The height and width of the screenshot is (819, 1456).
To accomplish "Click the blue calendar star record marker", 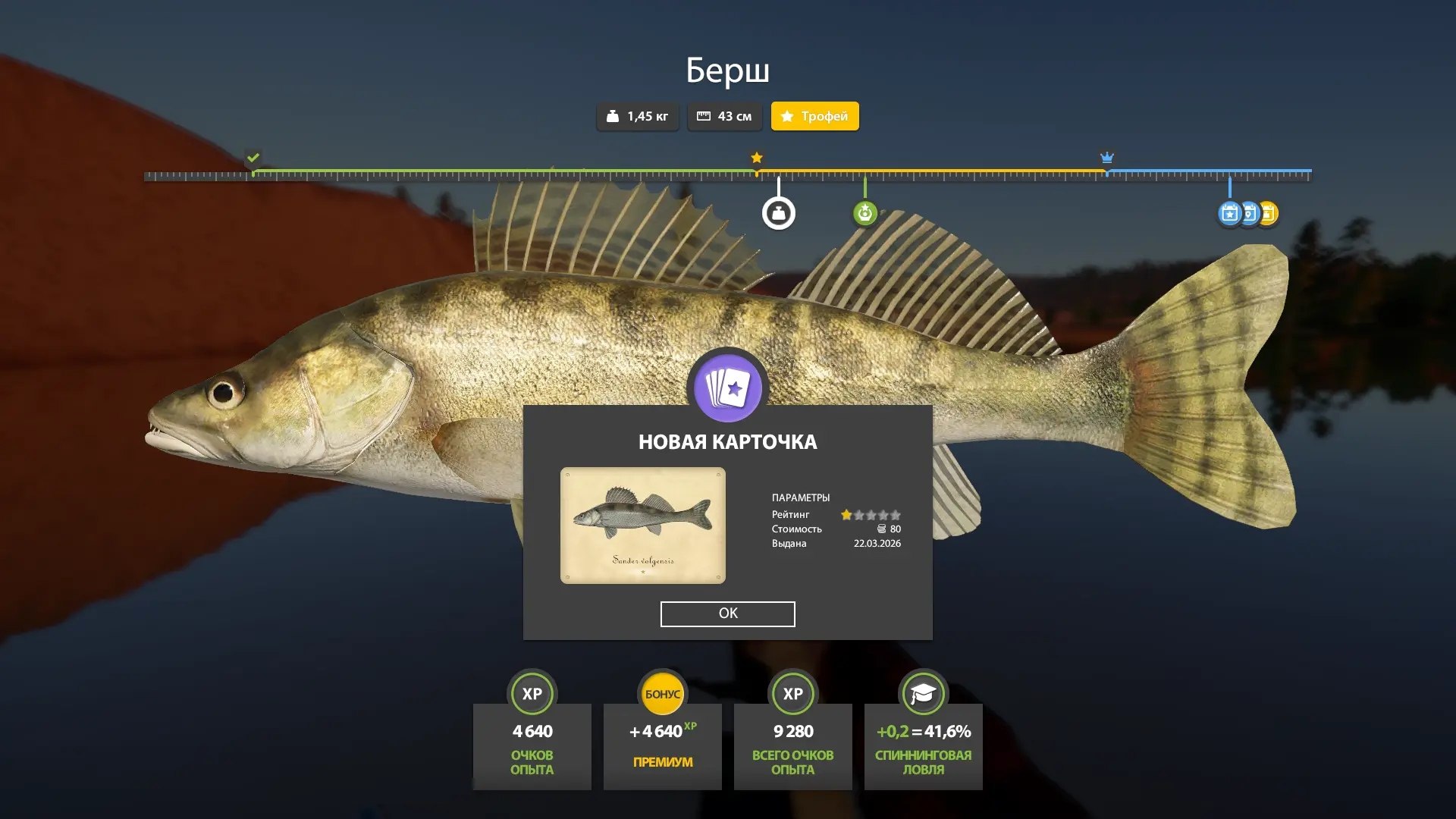I will pyautogui.click(x=1229, y=214).
